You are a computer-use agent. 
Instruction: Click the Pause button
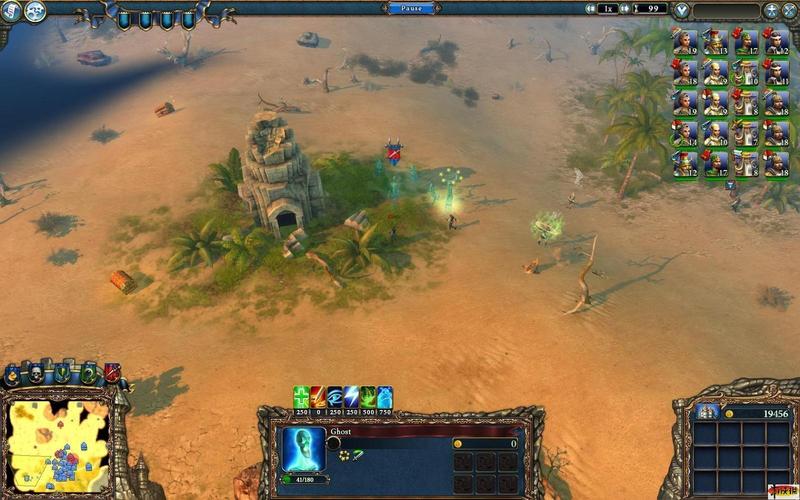click(x=412, y=8)
